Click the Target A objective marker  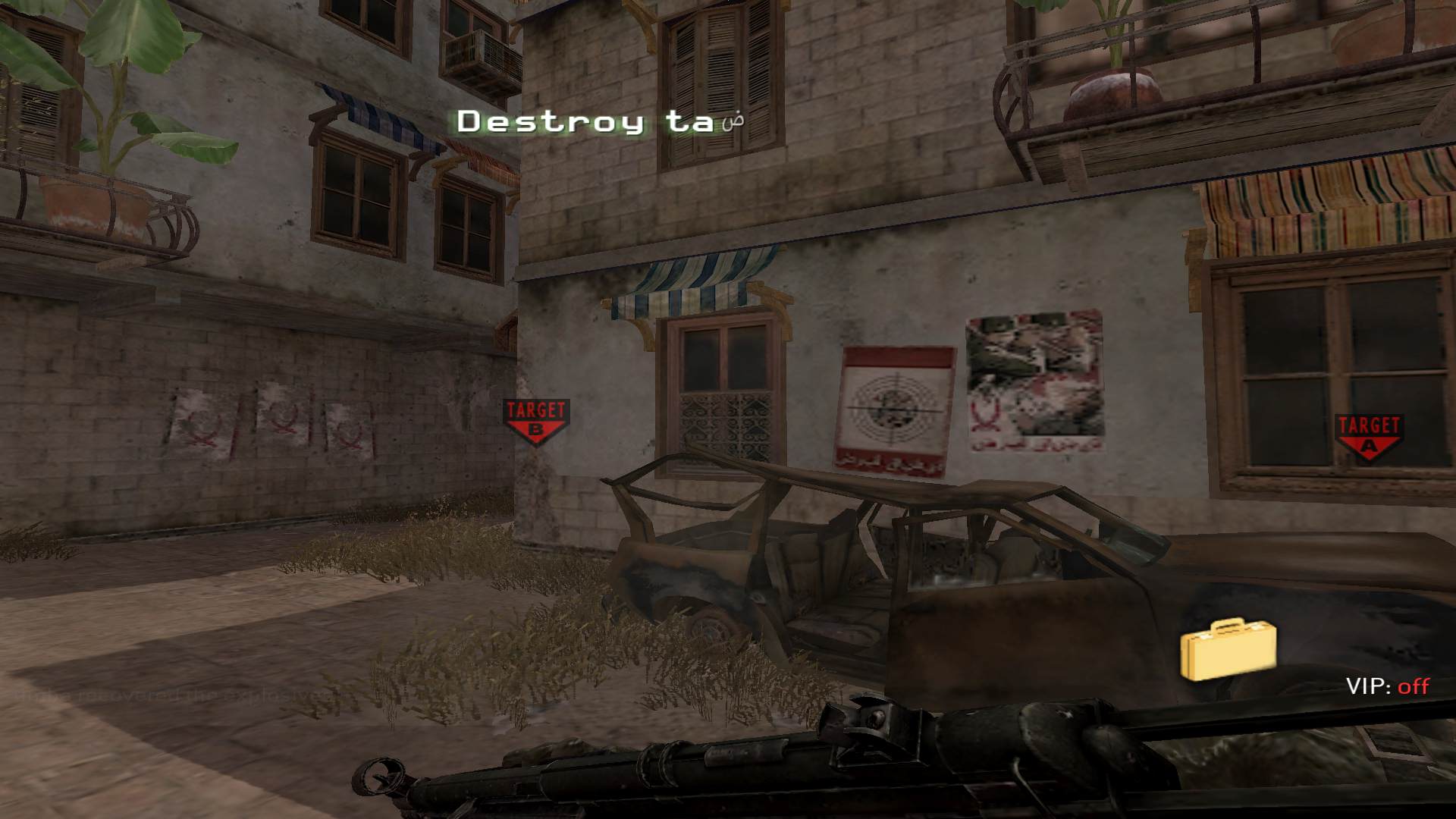pyautogui.click(x=1369, y=437)
